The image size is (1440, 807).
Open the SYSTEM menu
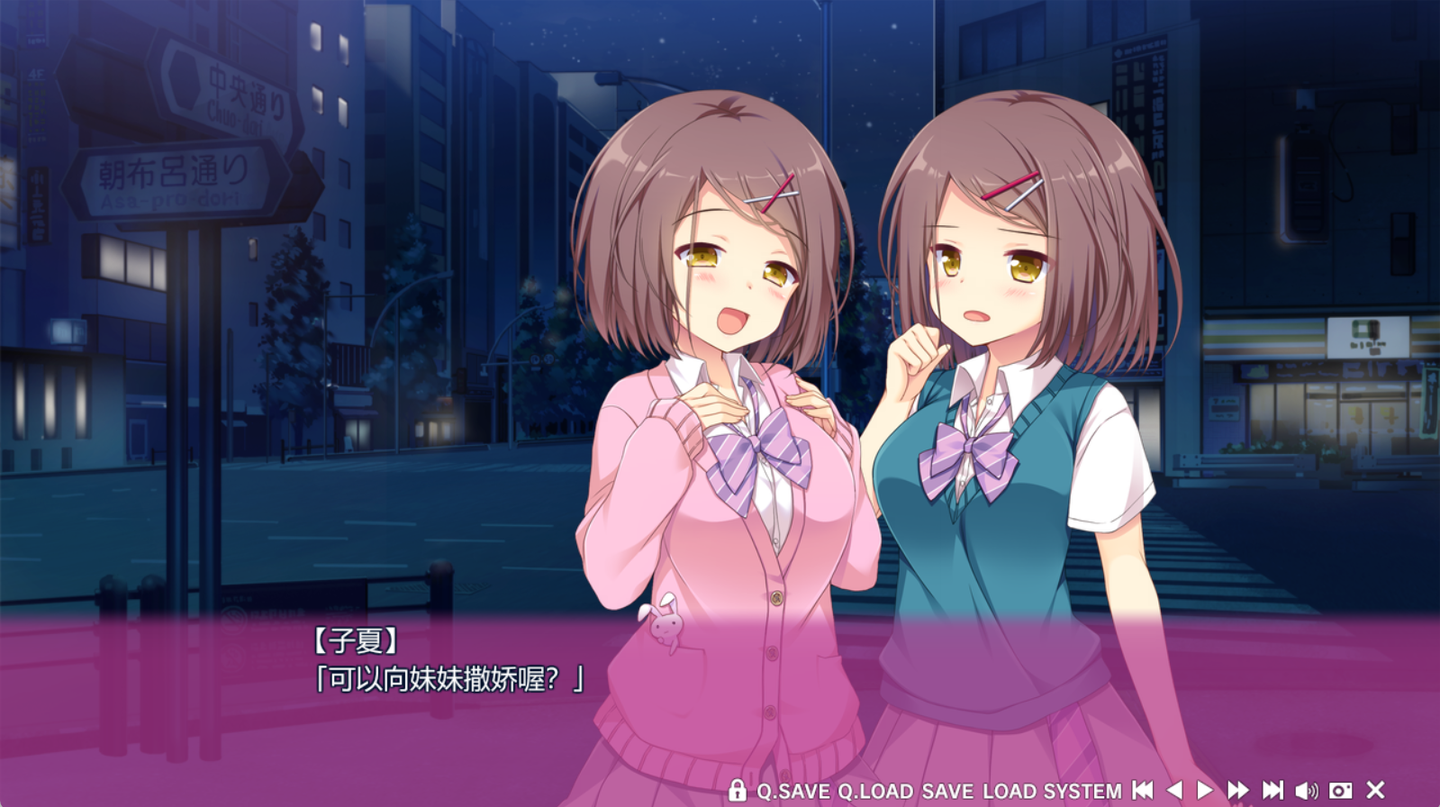pos(1081,791)
